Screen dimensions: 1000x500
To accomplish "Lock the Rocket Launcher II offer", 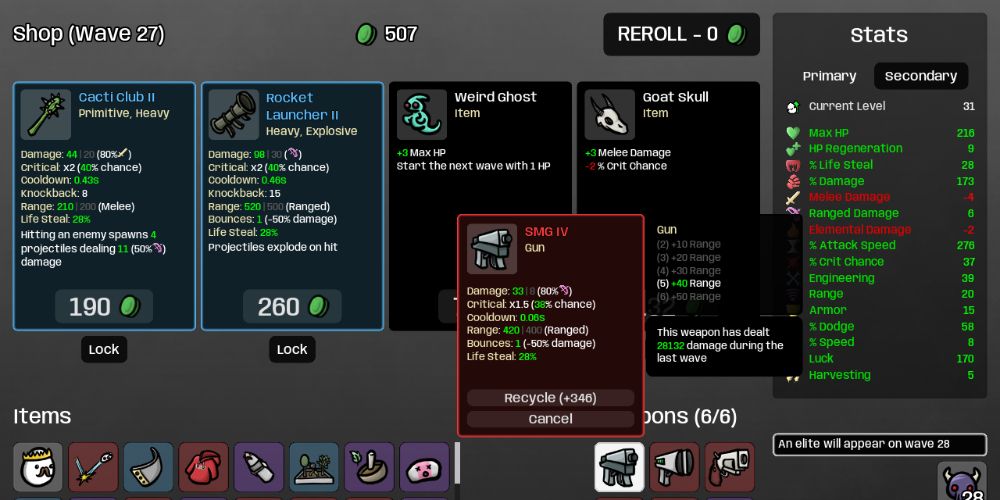I will 291,349.
